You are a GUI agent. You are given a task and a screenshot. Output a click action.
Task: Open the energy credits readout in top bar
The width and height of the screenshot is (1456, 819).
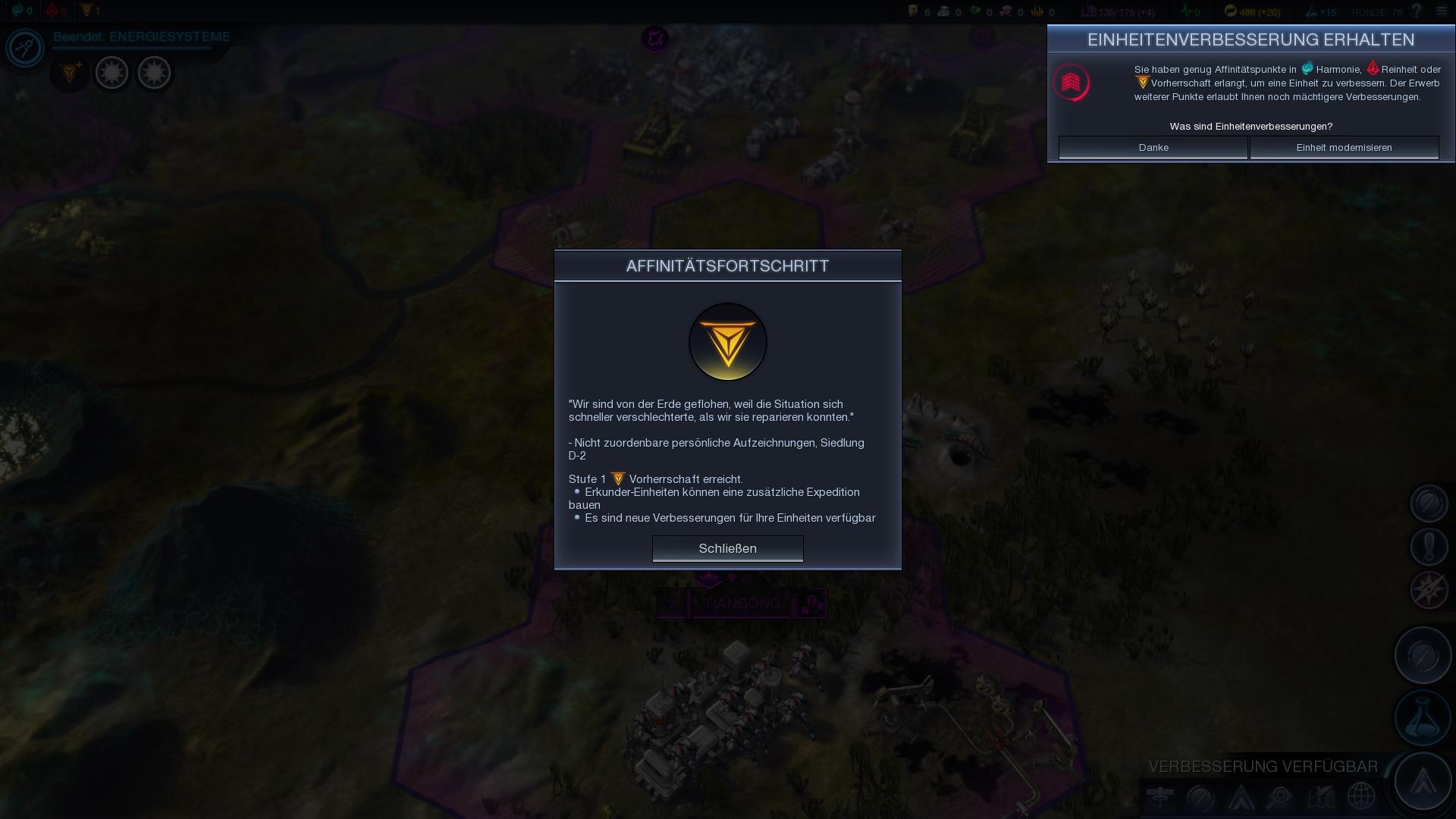pos(1252,11)
